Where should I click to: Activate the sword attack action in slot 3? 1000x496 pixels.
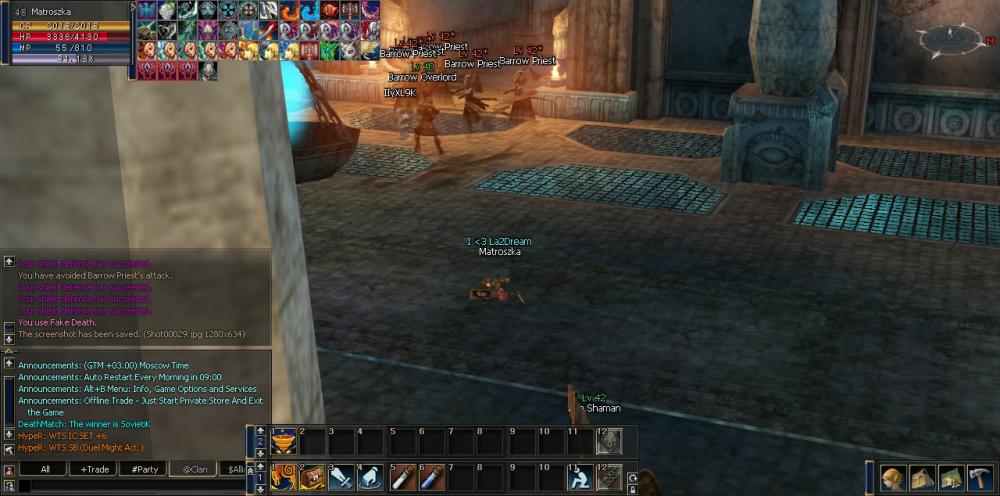point(341,478)
